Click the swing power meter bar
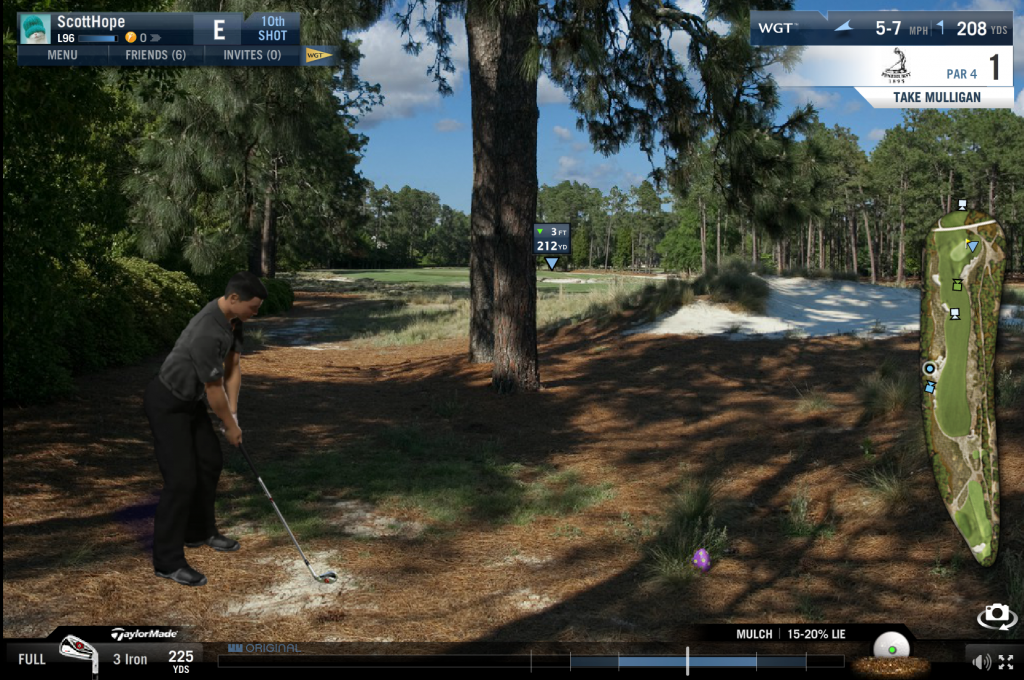1024x680 pixels. click(530, 661)
